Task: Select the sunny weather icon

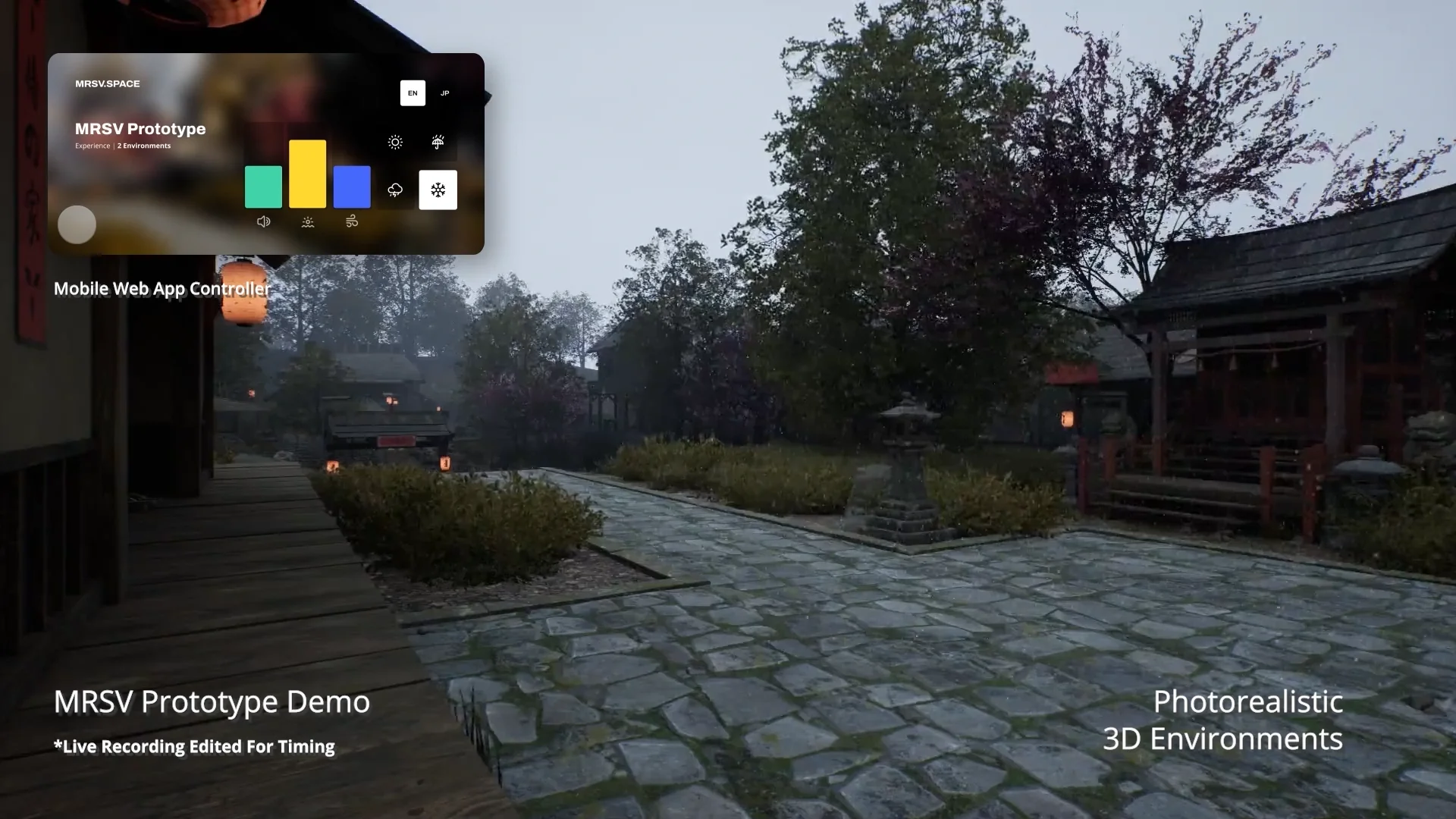Action: pos(395,143)
